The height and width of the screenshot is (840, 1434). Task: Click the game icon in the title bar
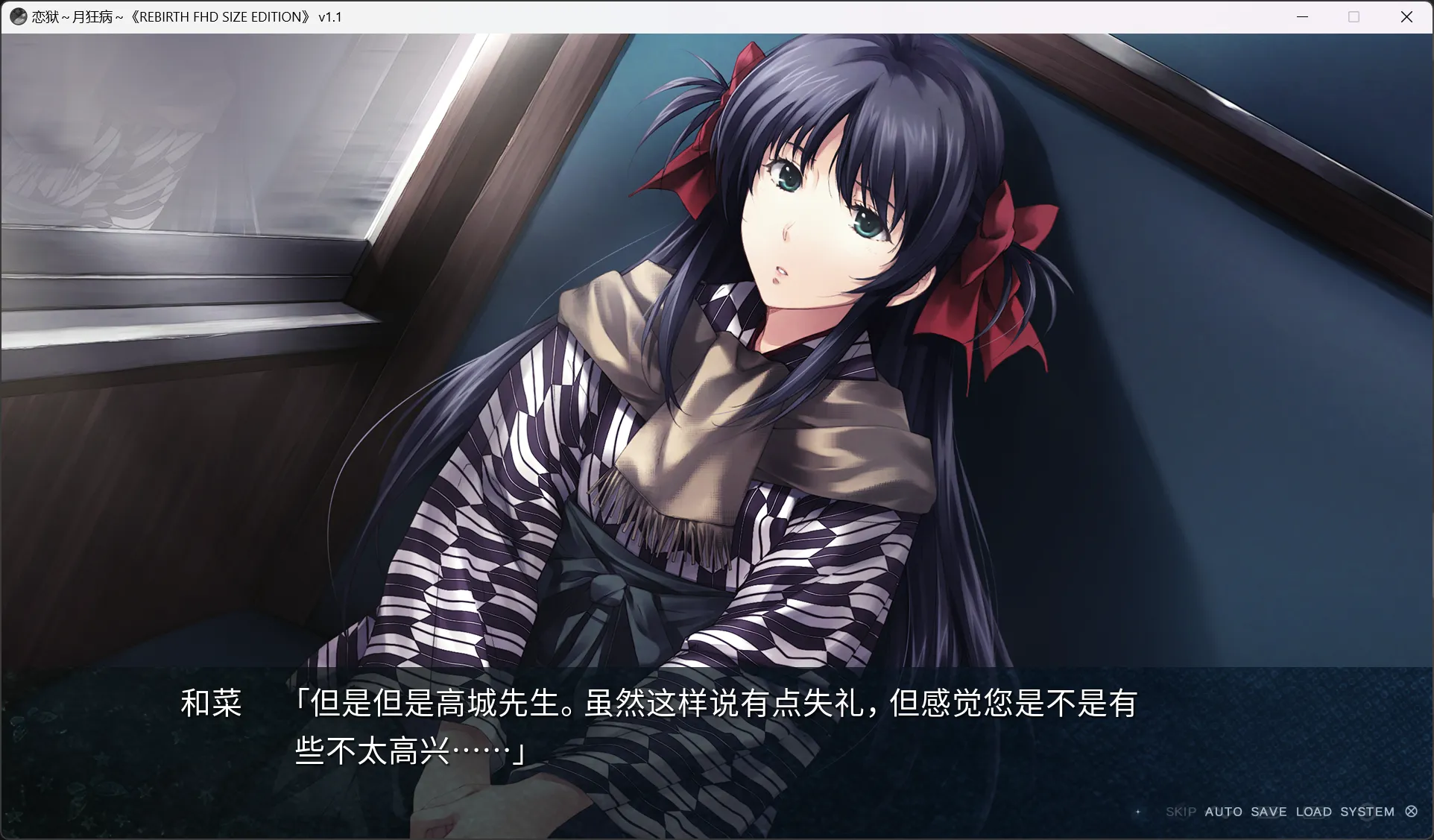click(x=18, y=16)
